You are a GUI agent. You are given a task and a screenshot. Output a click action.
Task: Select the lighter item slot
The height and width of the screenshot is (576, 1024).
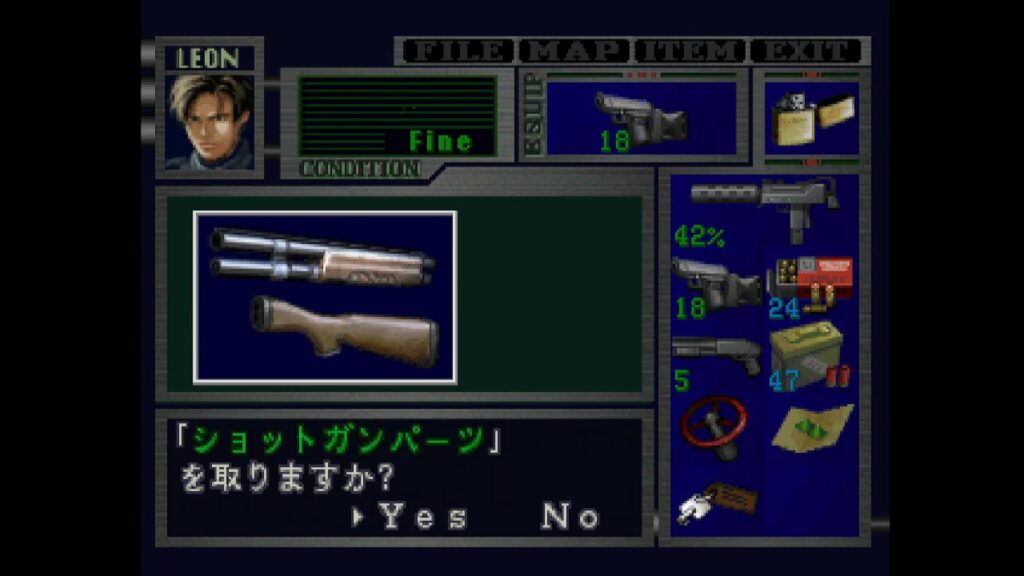(x=810, y=119)
